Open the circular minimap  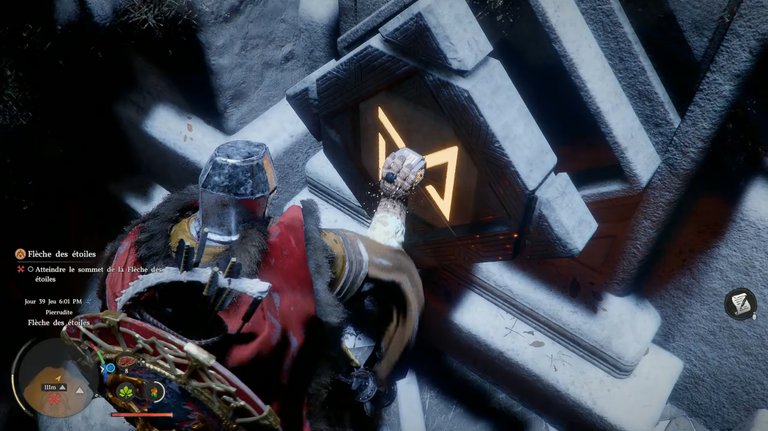pyautogui.click(x=56, y=376)
